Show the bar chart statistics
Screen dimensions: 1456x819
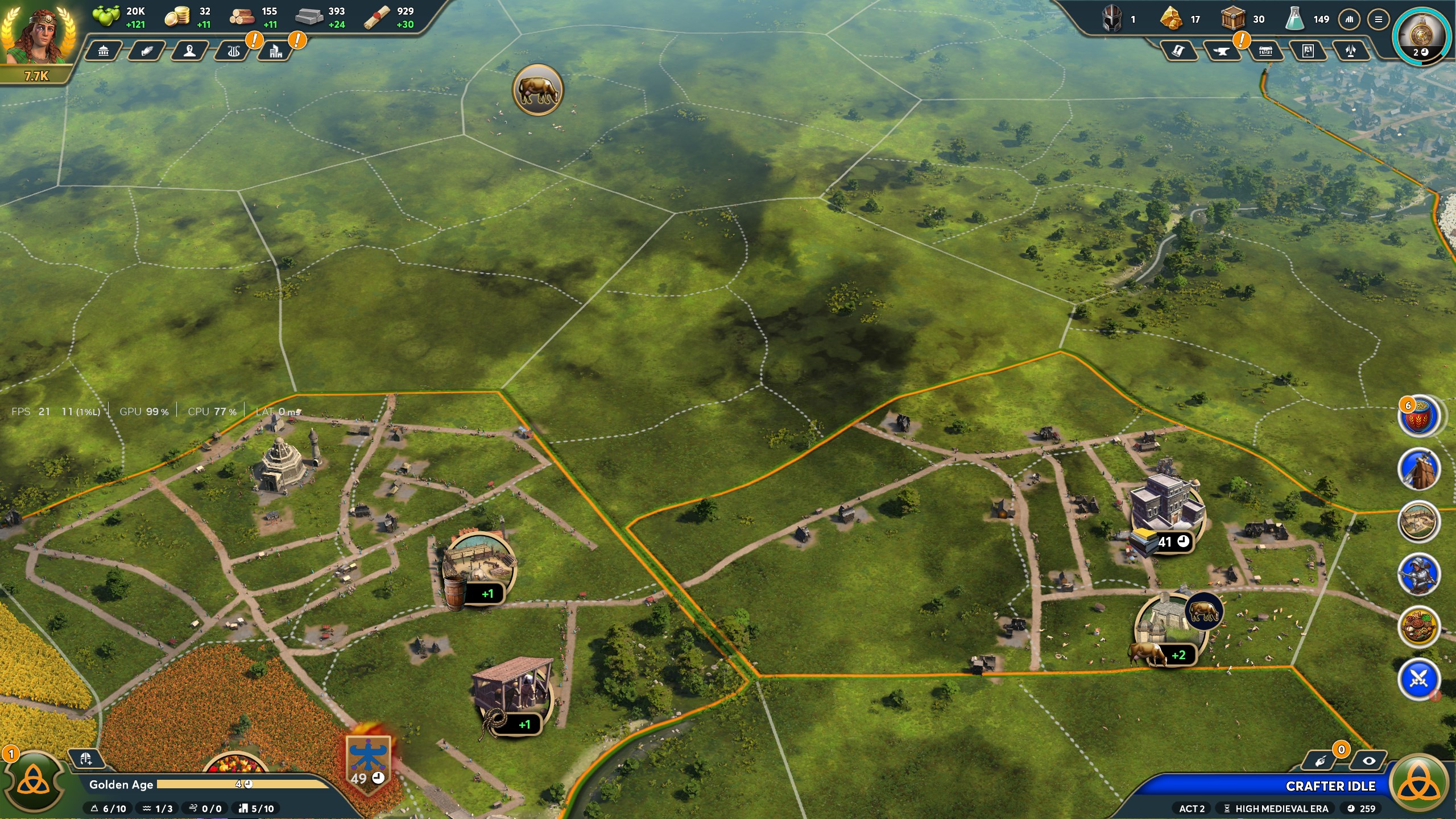[x=1349, y=19]
